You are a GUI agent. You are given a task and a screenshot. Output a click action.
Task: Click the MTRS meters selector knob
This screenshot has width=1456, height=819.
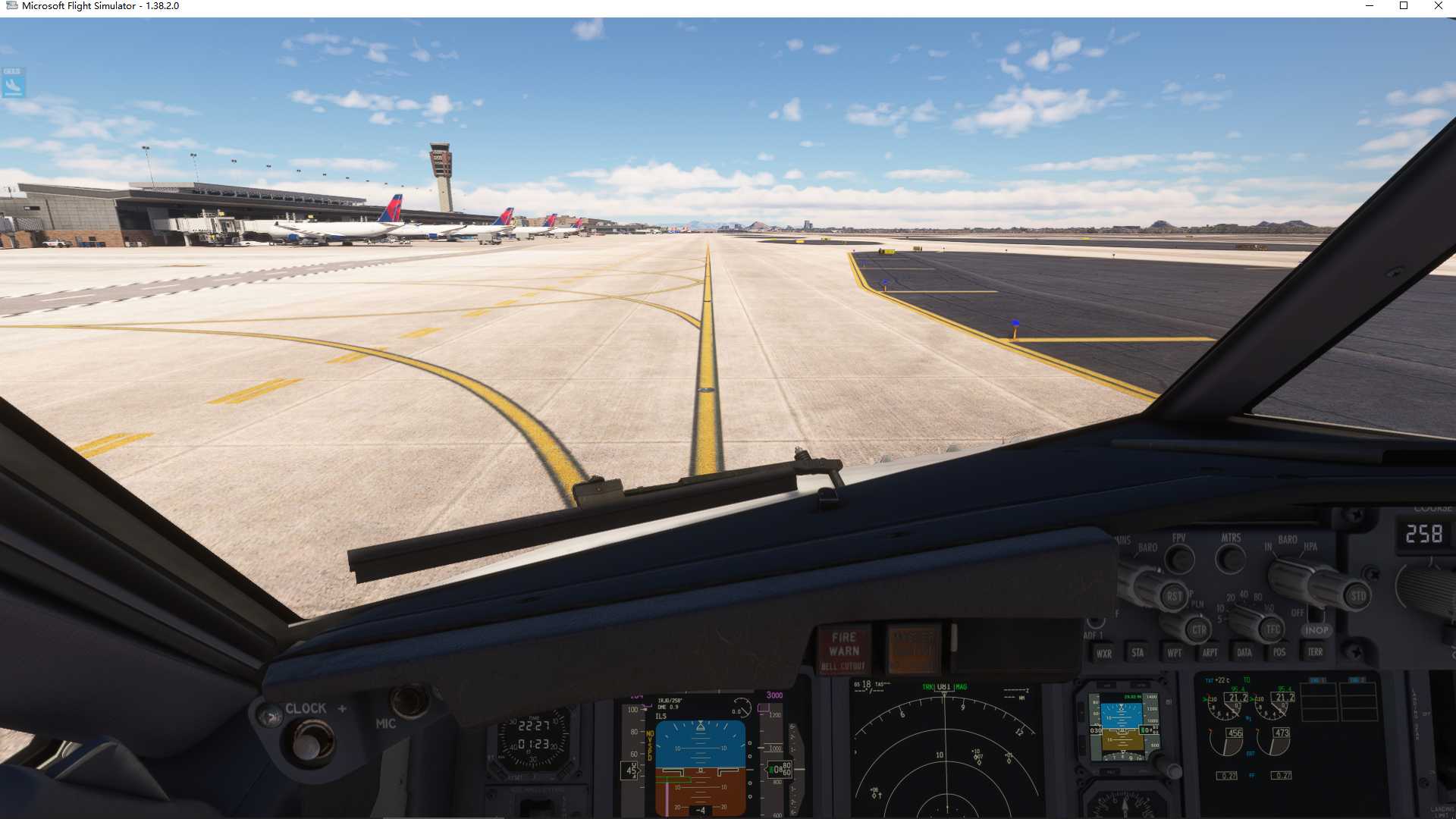[1232, 559]
